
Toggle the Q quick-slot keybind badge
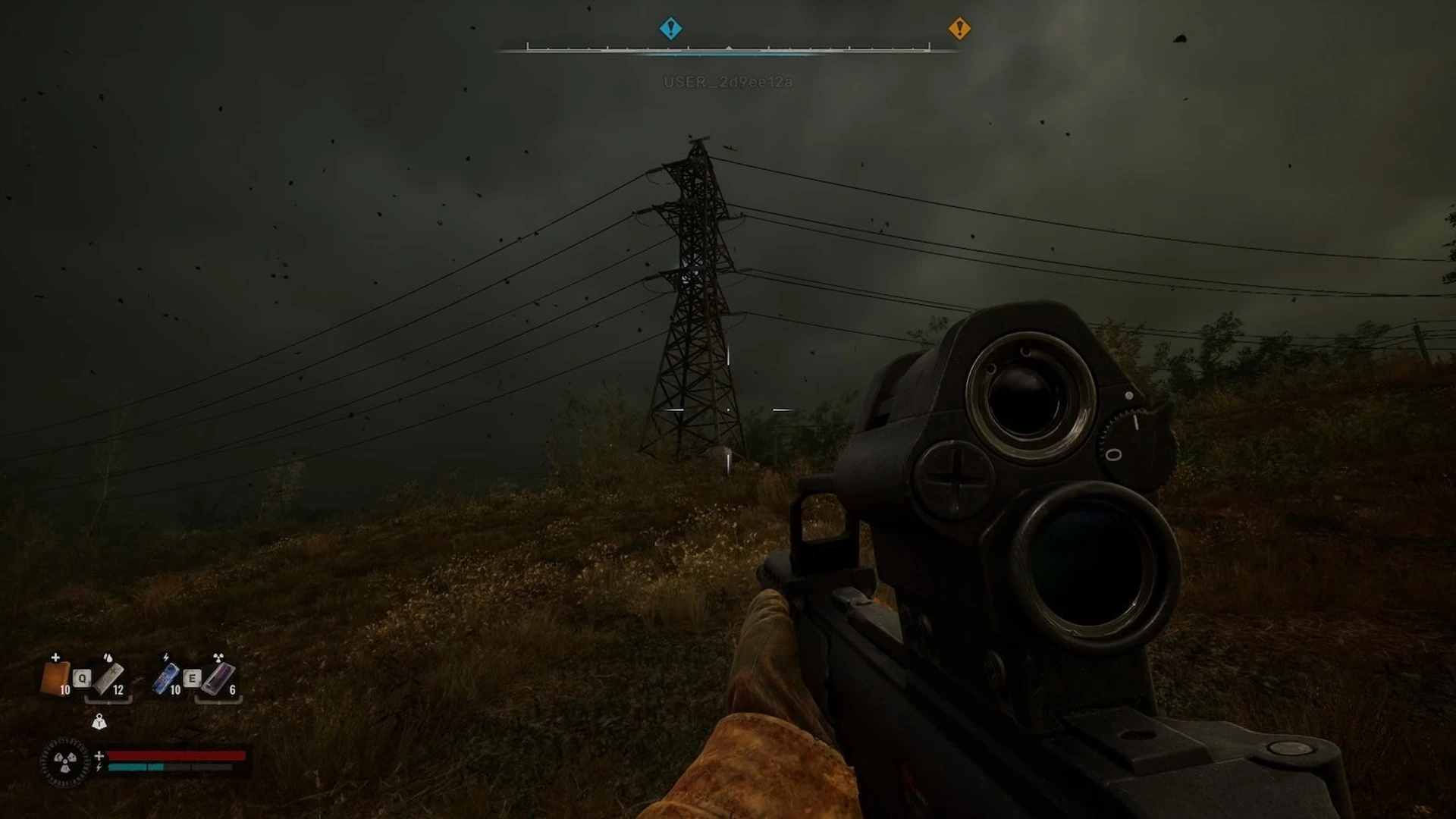coord(82,678)
